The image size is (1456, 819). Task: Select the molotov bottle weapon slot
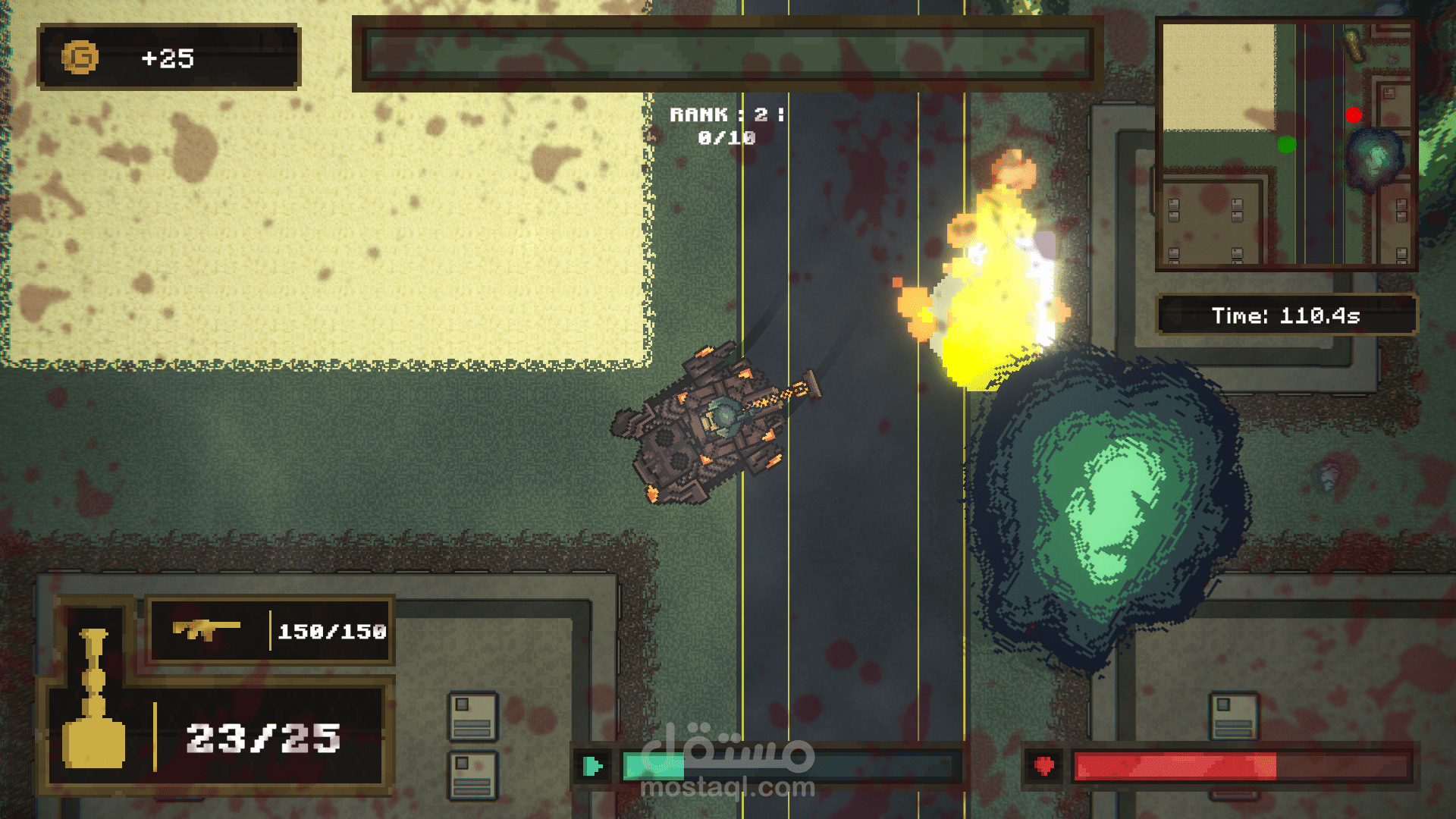point(93,699)
